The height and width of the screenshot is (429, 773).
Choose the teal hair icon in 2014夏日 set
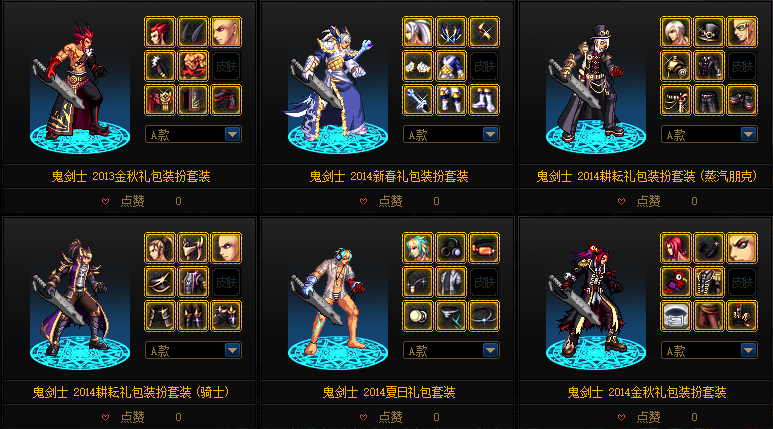[x=418, y=247]
